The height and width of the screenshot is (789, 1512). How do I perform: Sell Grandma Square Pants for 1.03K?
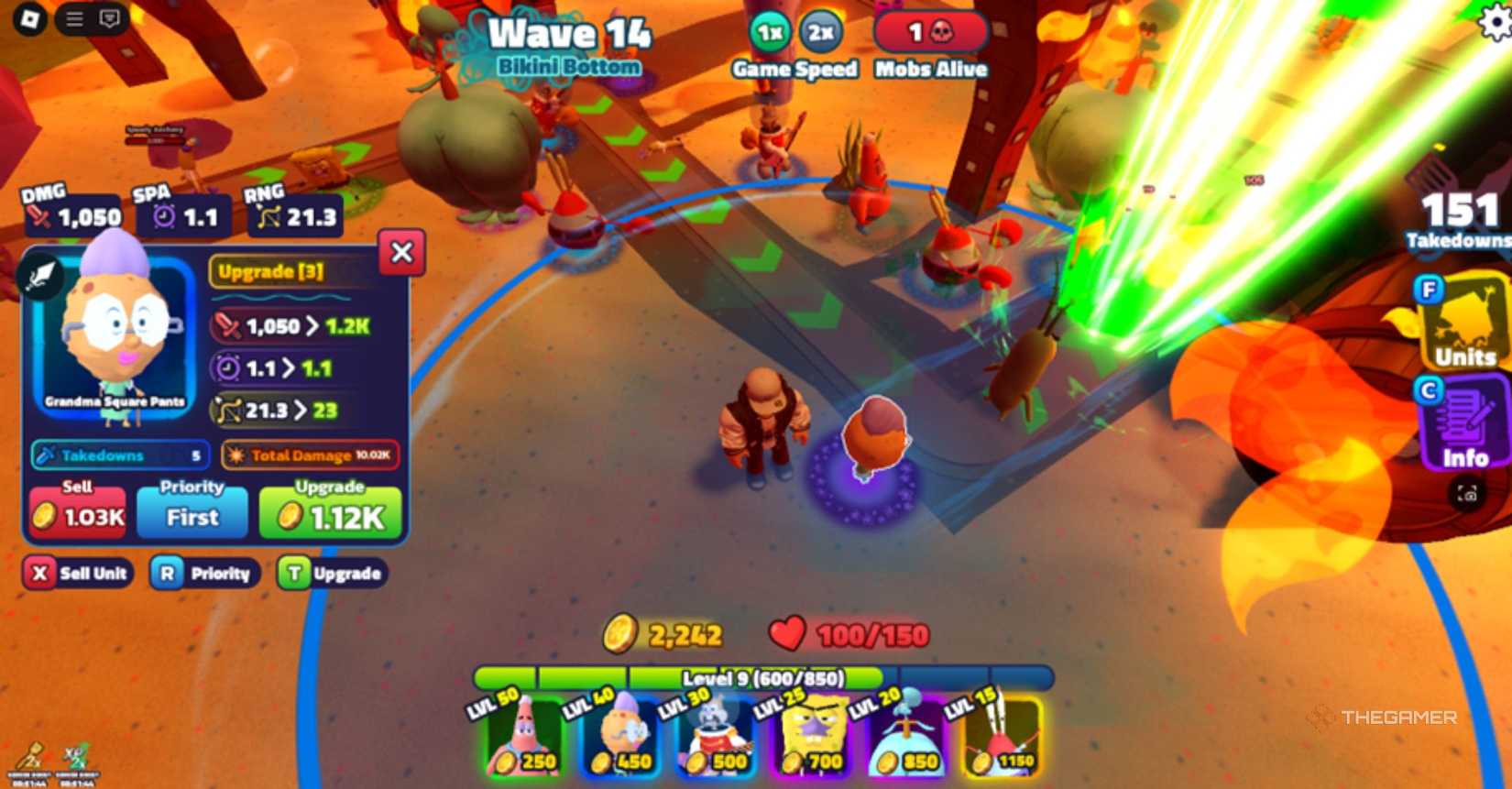click(x=77, y=513)
